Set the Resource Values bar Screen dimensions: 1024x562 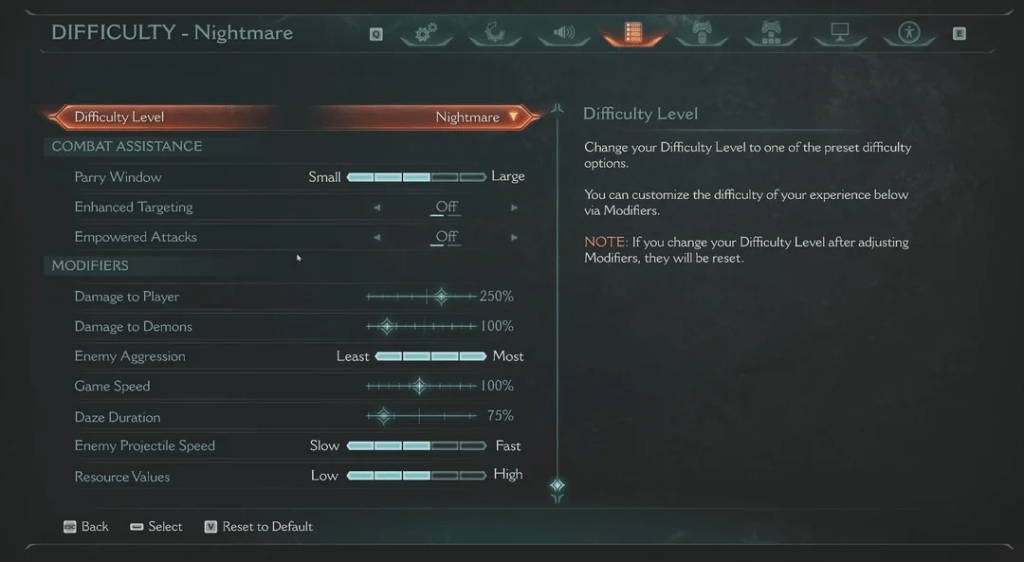416,476
